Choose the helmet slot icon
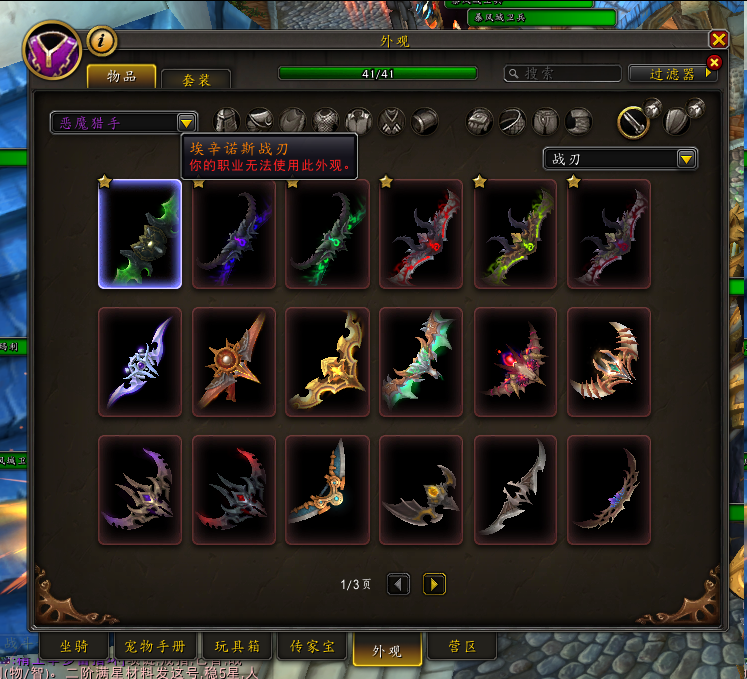The width and height of the screenshot is (747, 679). [x=228, y=121]
